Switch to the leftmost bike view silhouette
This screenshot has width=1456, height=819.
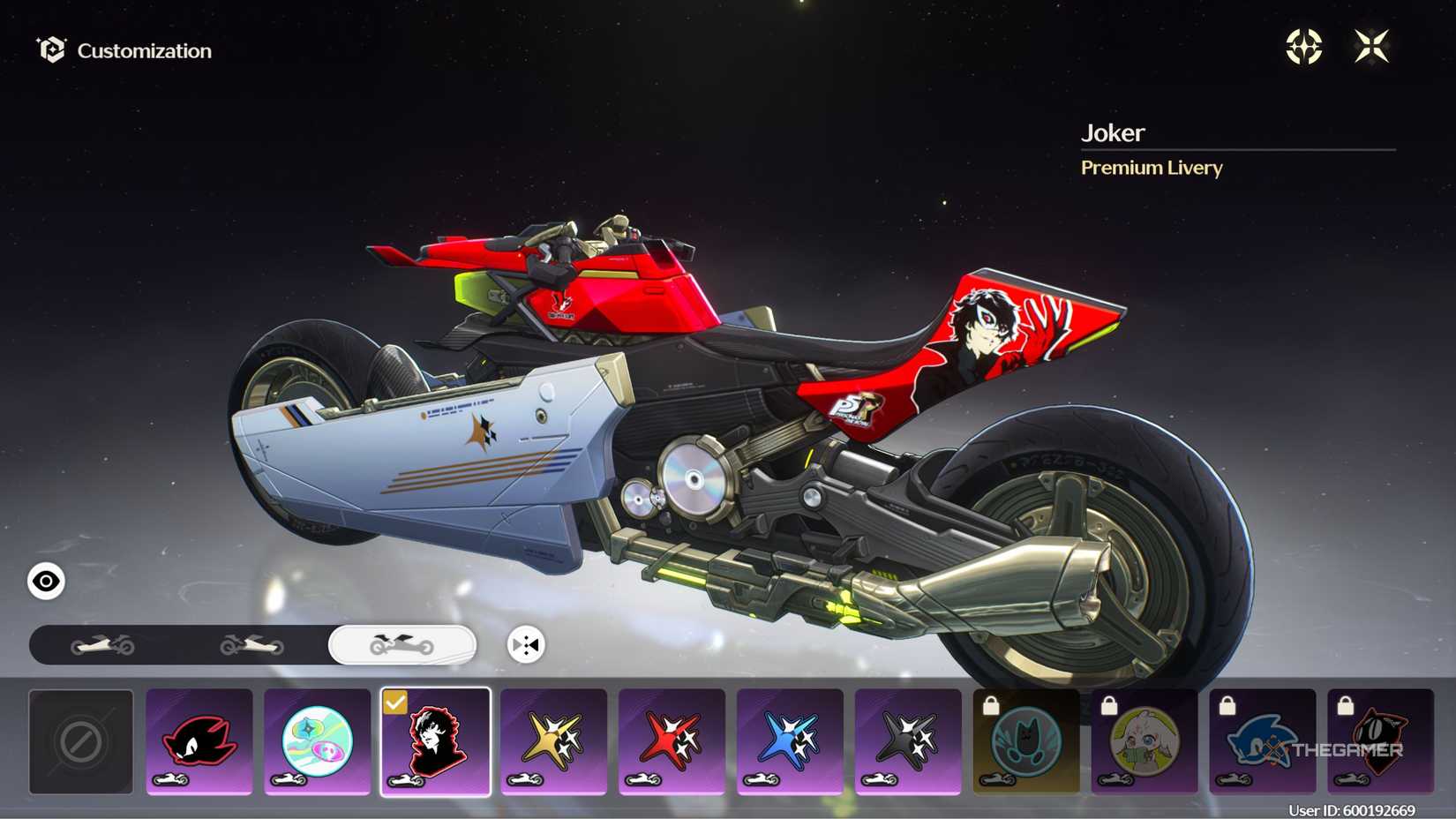103,645
